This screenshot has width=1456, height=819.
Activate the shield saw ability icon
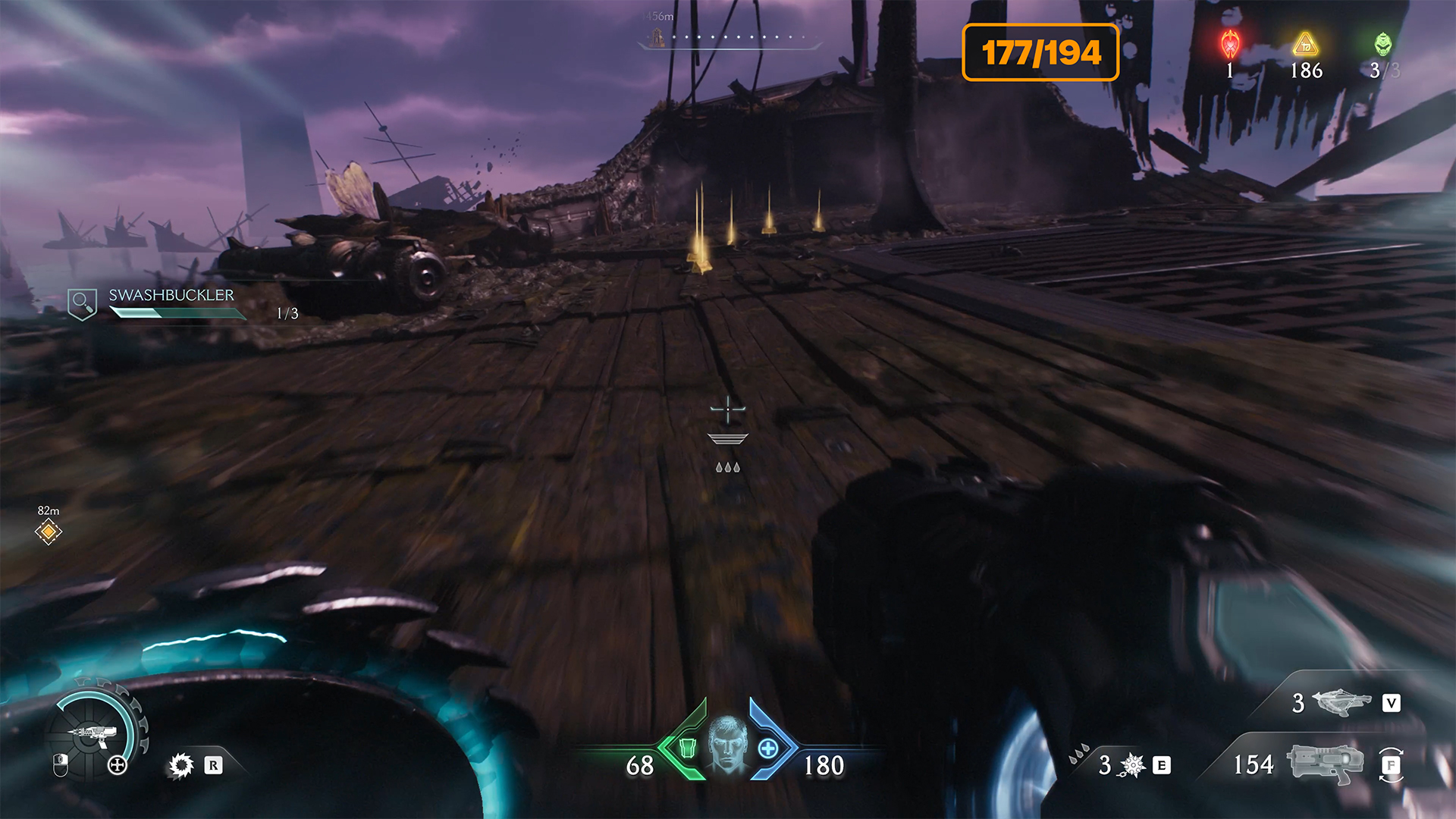(x=181, y=765)
